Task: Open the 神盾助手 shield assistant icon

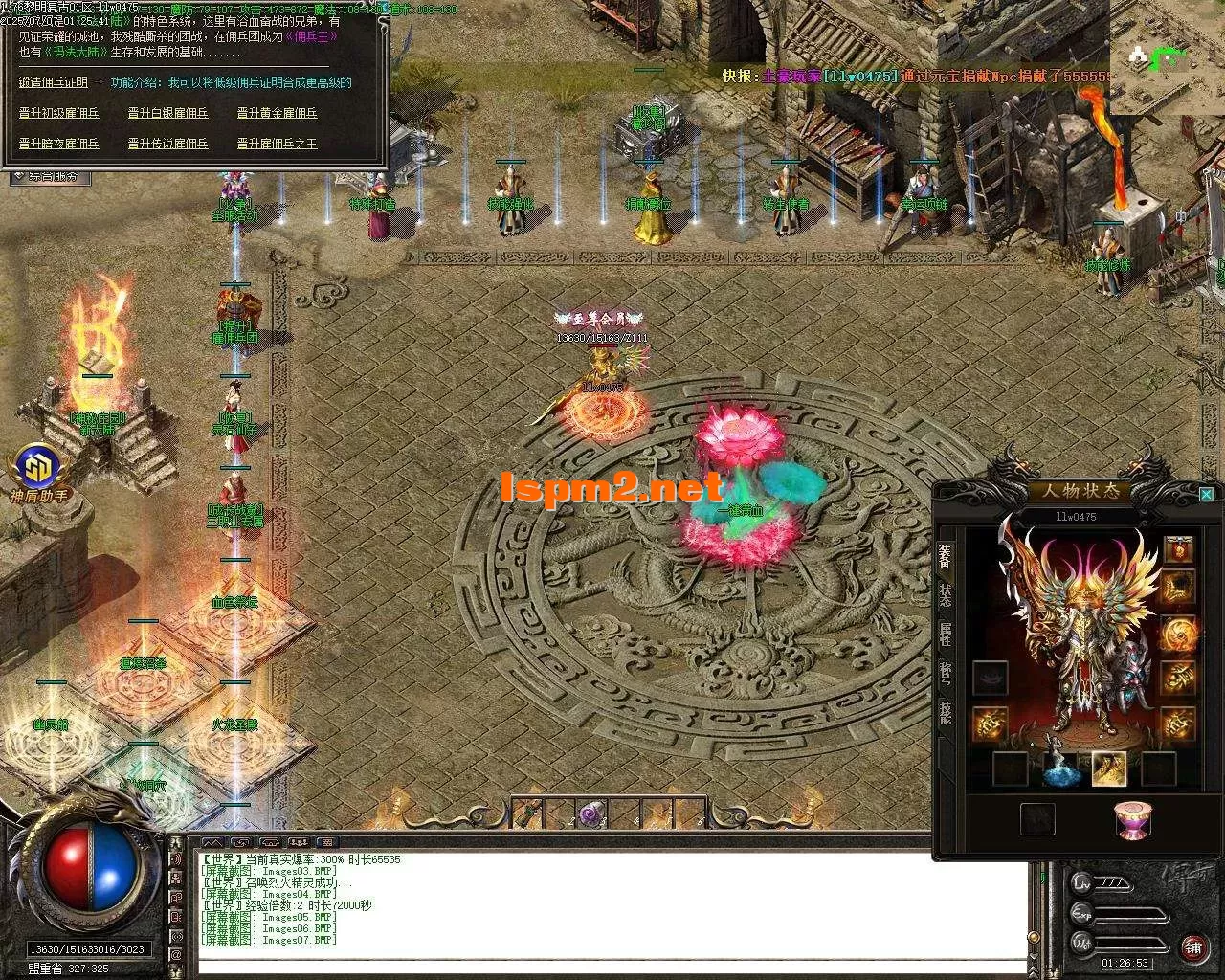Action: 38,469
